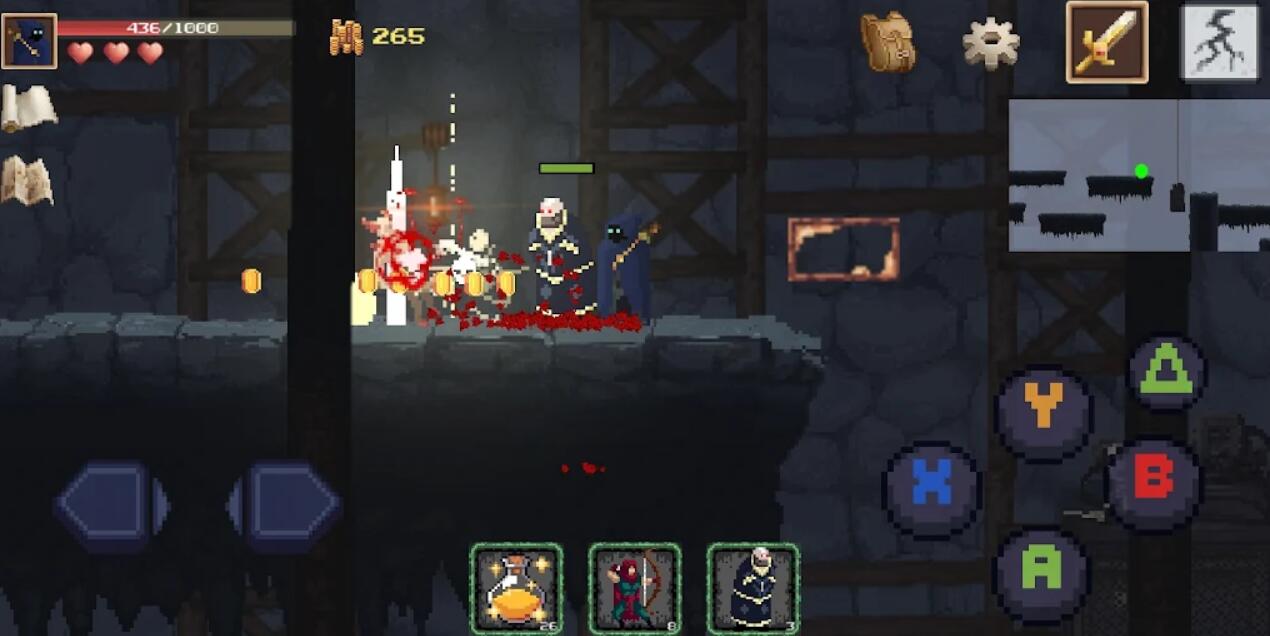Activate the lightning bolt ability

[1220, 42]
